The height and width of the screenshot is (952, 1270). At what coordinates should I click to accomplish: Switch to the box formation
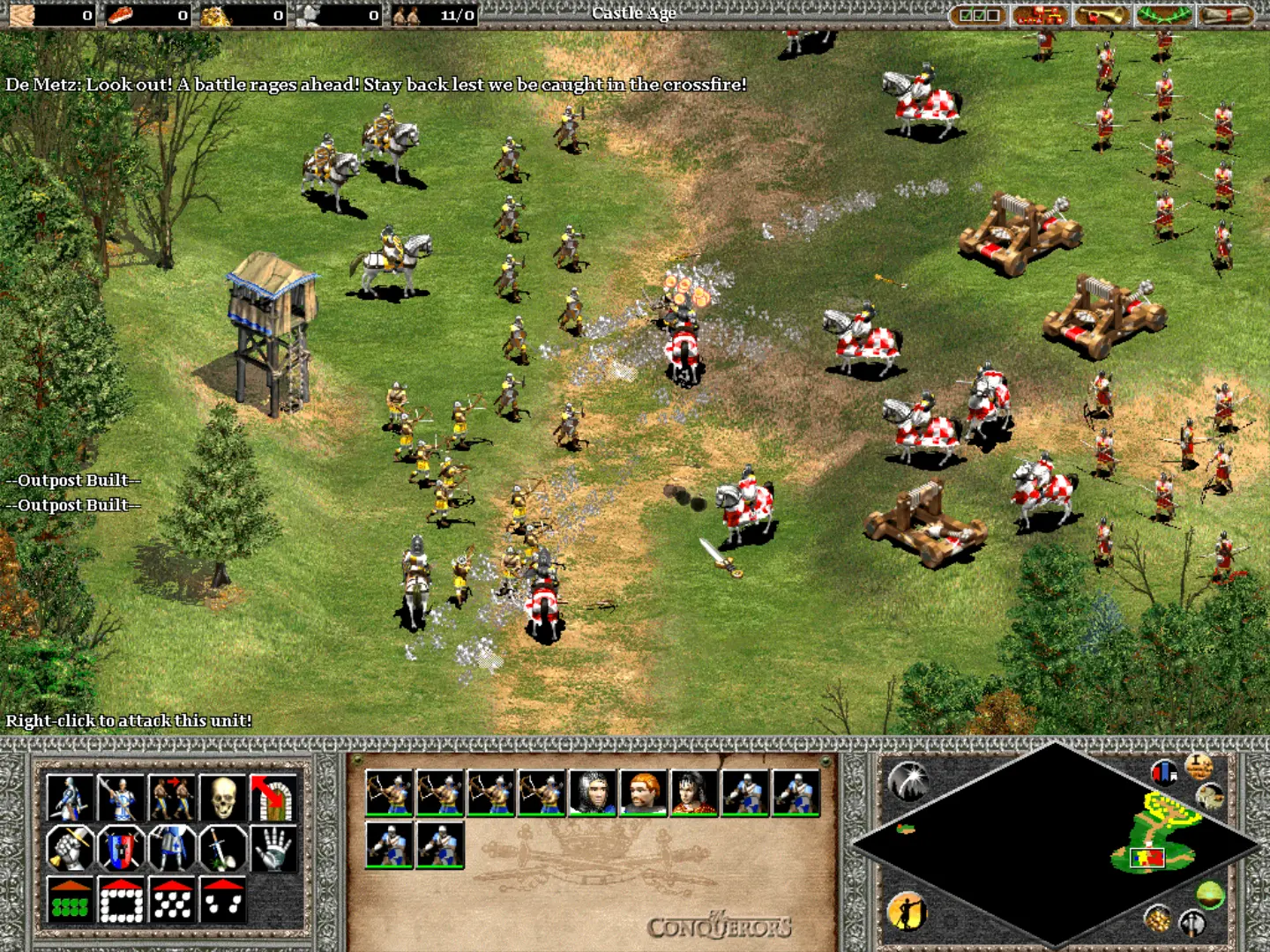tap(121, 900)
